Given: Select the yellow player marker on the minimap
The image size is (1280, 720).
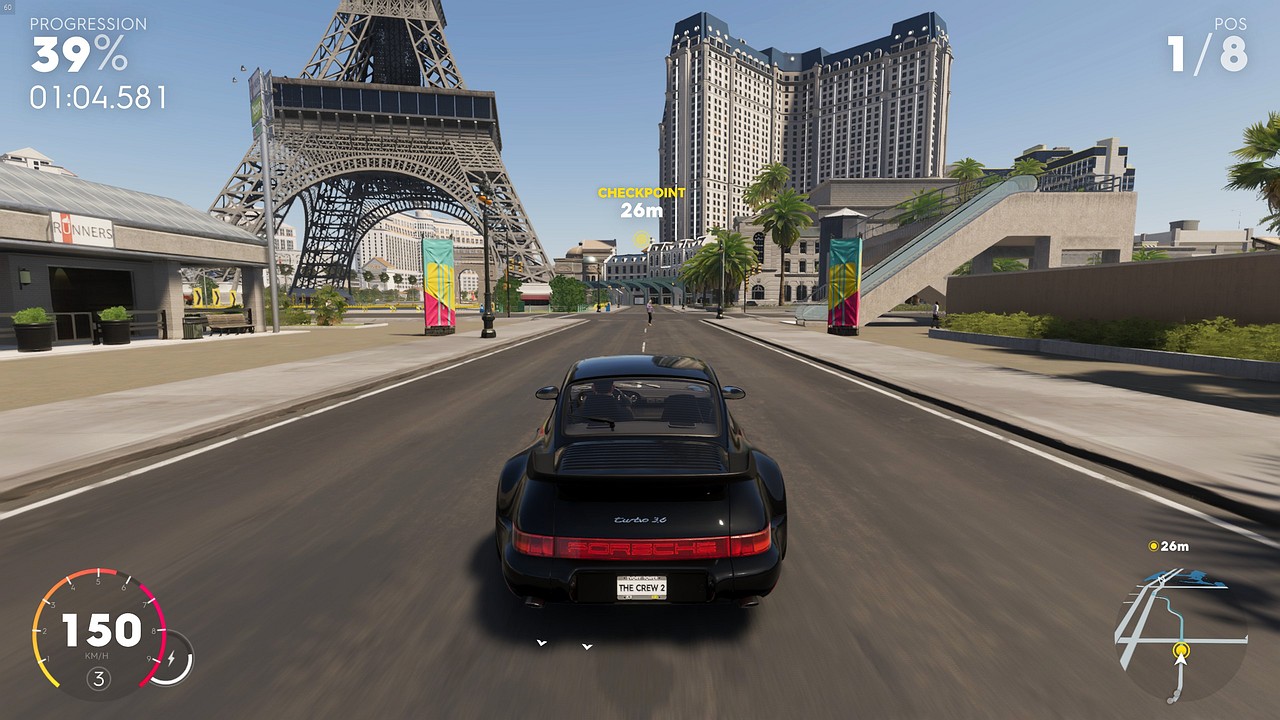Looking at the screenshot, I should pyautogui.click(x=1181, y=652).
